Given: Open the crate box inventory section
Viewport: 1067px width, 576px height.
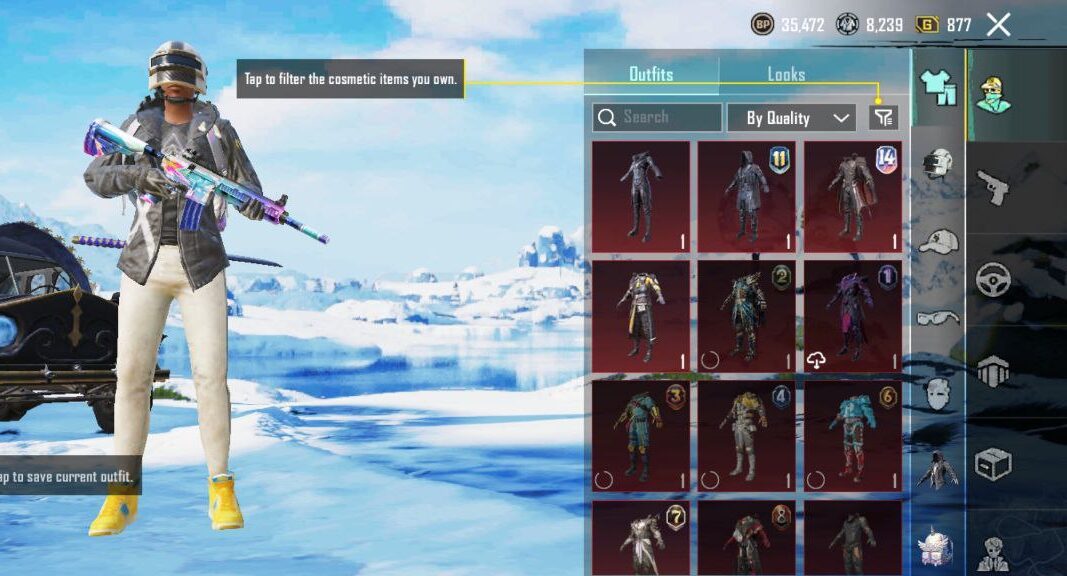Looking at the screenshot, I should [993, 463].
